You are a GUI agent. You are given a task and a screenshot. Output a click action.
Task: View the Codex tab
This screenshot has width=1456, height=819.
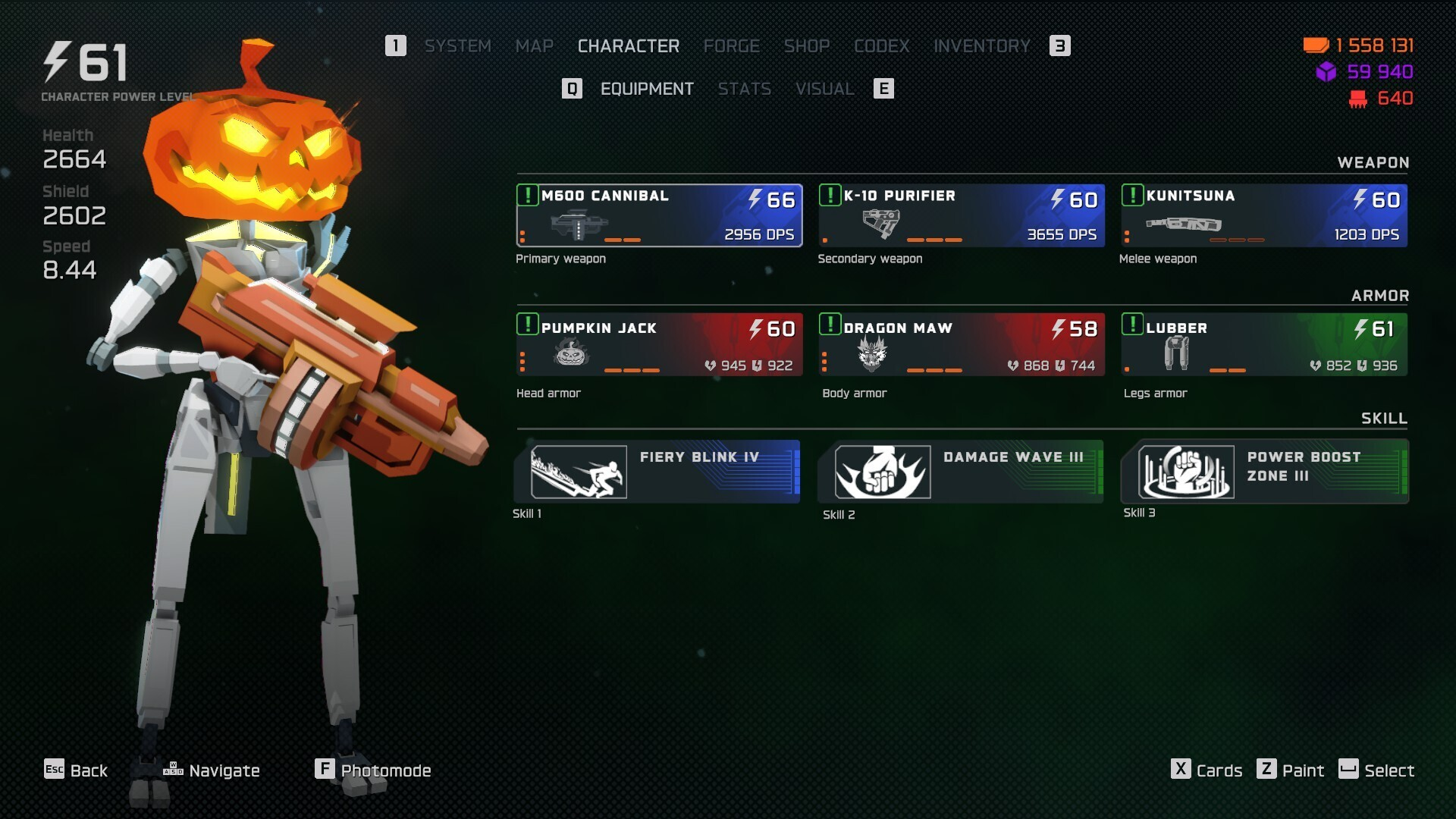(881, 46)
